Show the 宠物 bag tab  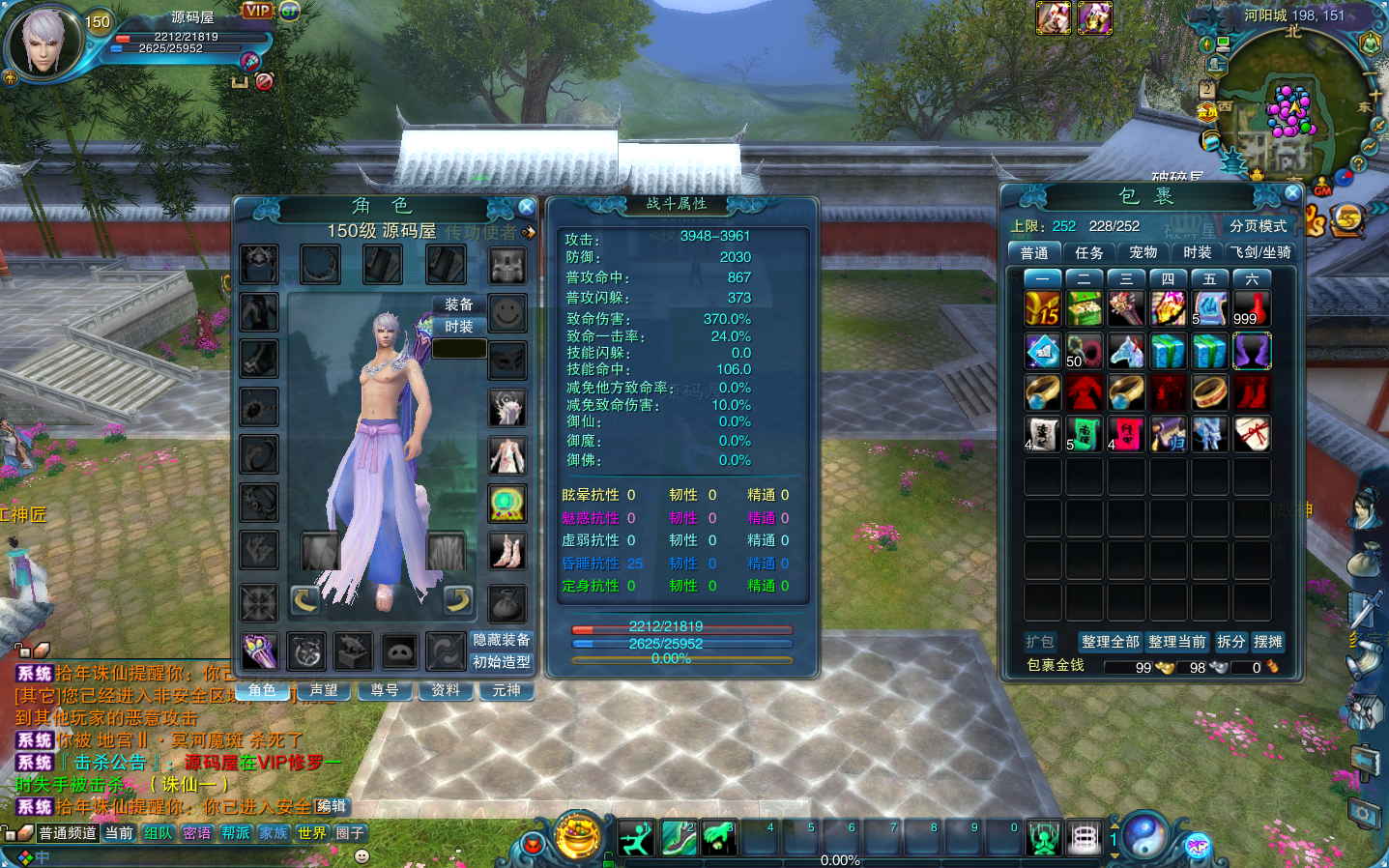pyautogui.click(x=1143, y=252)
